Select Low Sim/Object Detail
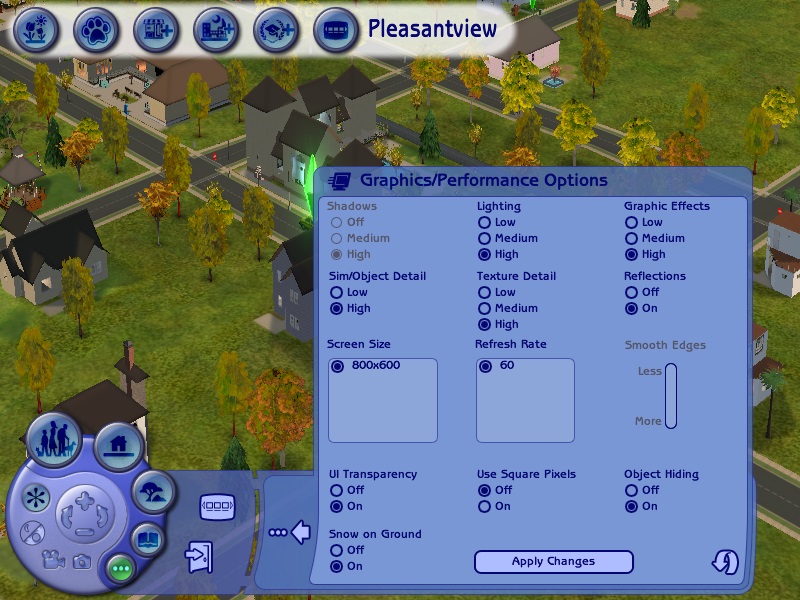The height and width of the screenshot is (600, 800). coord(336,293)
